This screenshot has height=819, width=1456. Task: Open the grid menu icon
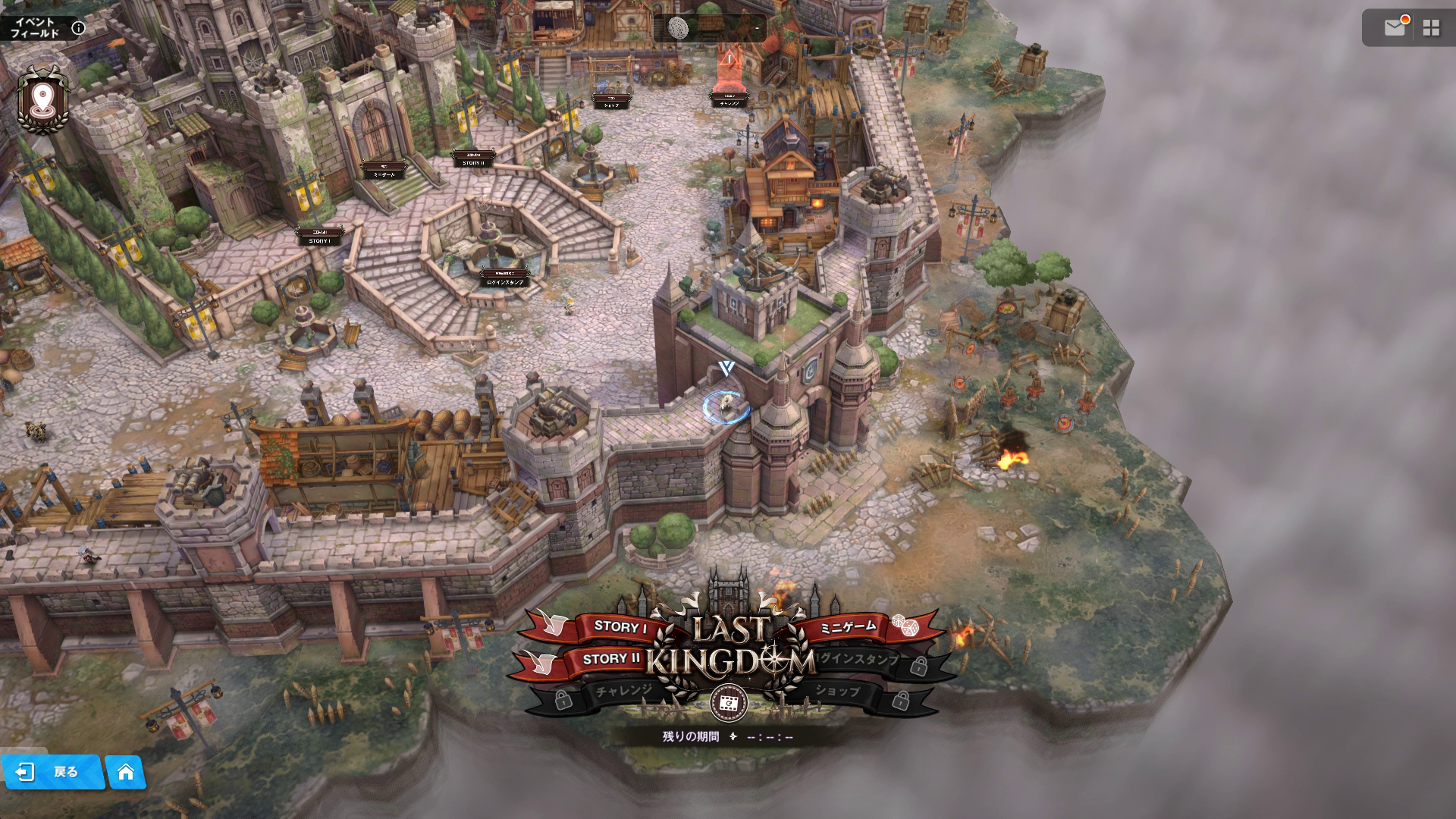click(1431, 28)
